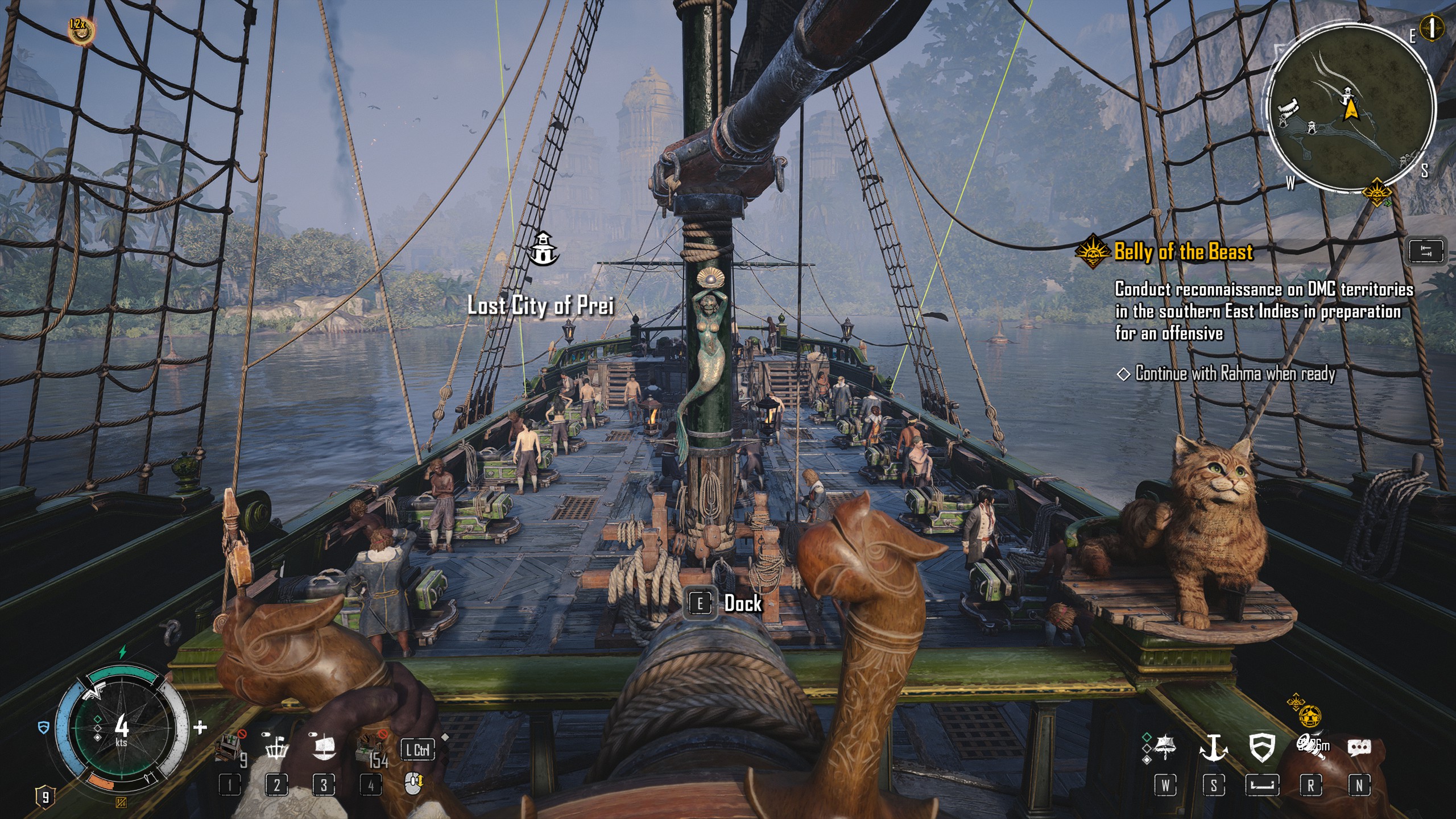The width and height of the screenshot is (1456, 819).
Task: Select the gold sun skull quest marker below minimap
Action: click(x=1376, y=192)
